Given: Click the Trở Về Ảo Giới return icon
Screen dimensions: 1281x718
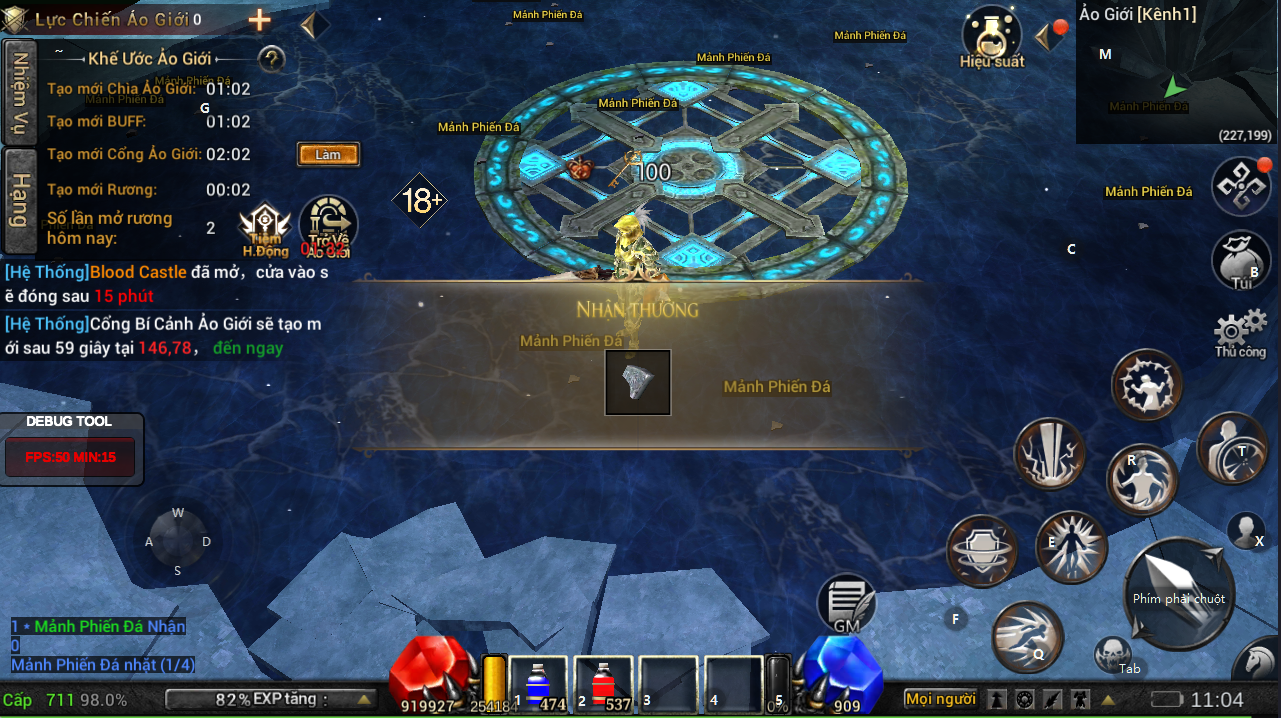Looking at the screenshot, I should 327,226.
